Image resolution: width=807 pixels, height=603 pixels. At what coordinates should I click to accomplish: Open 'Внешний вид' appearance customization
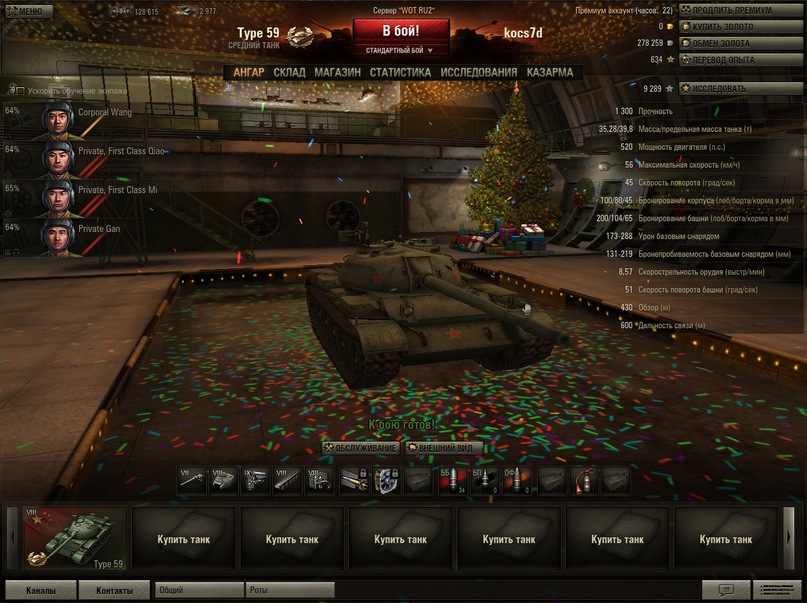coord(446,448)
